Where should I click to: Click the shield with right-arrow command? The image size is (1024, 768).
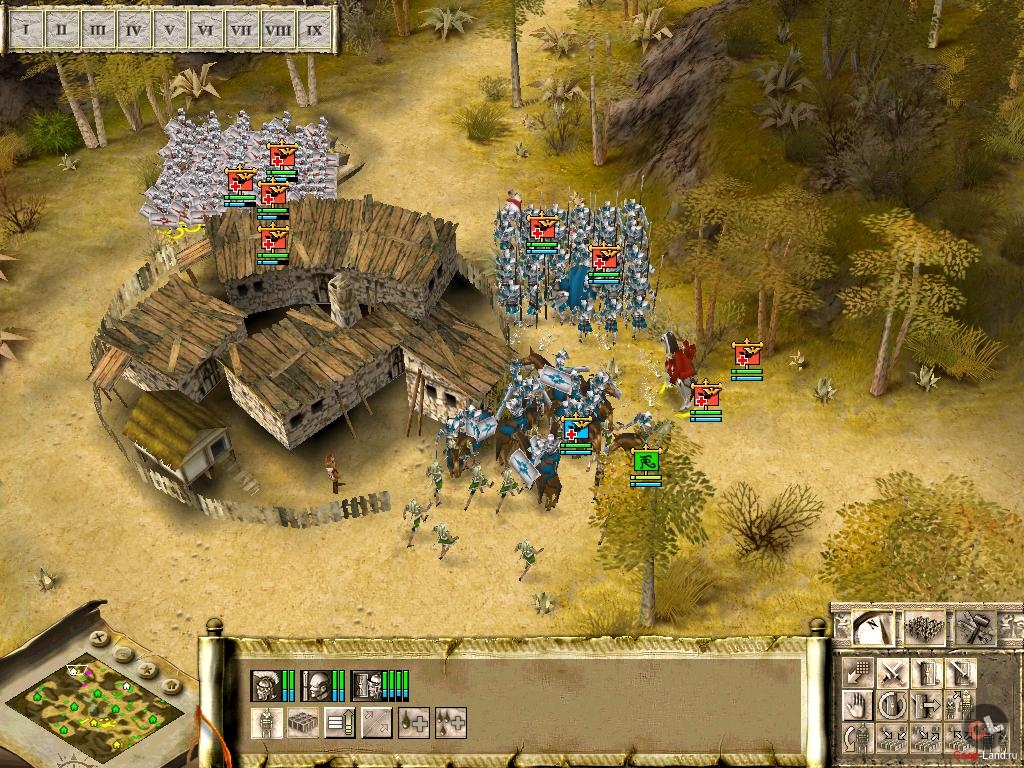tap(926, 705)
